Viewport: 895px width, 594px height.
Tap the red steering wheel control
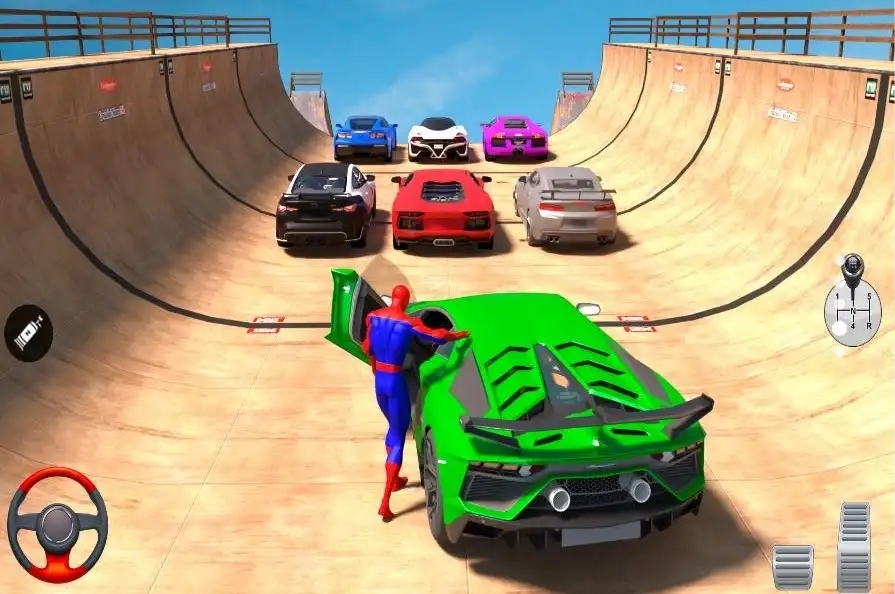57,525
